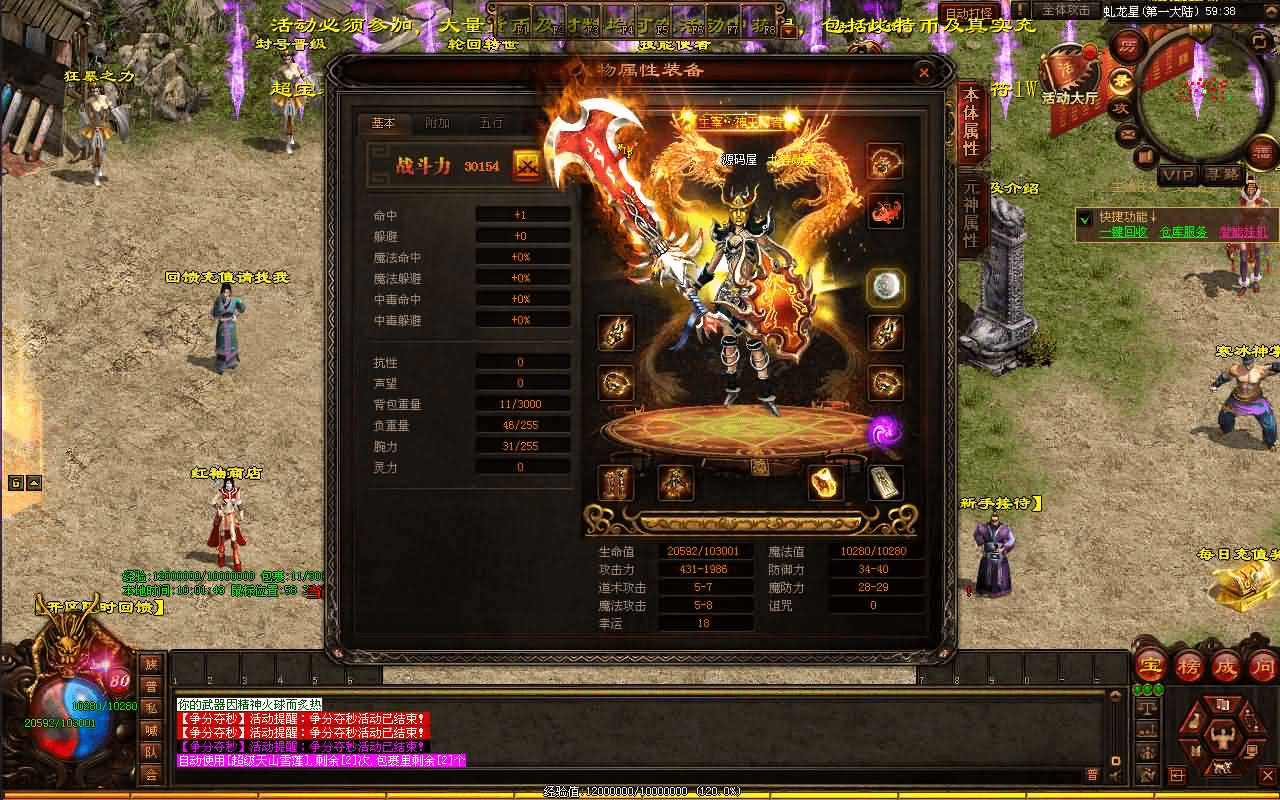Viewport: 1280px width, 800px height.
Task: Select the golden gem equipment slot
Action: pyautogui.click(x=825, y=483)
